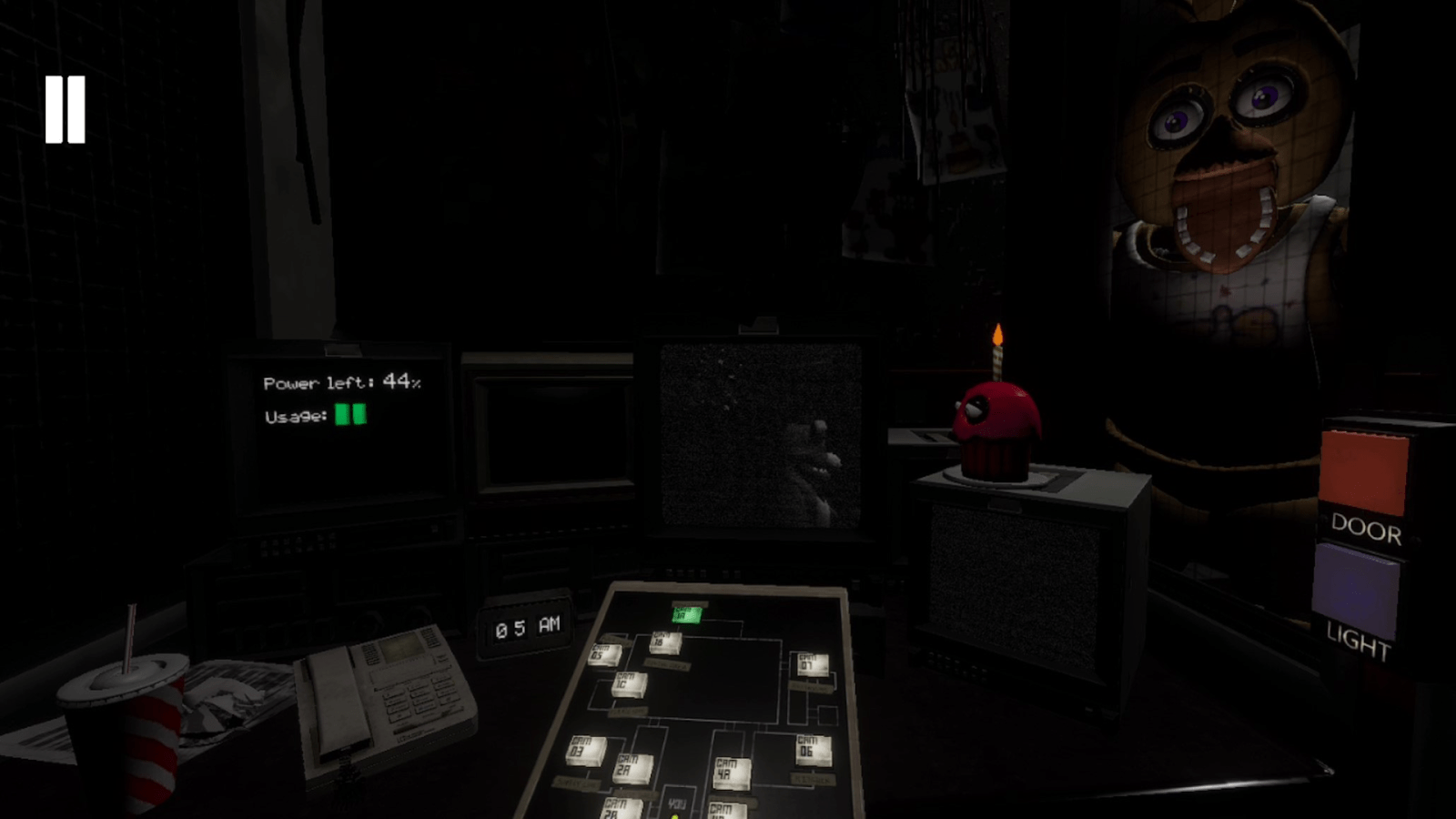Deselect the active green CAM 1A
Image resolution: width=1456 pixels, height=819 pixels.
tap(687, 615)
